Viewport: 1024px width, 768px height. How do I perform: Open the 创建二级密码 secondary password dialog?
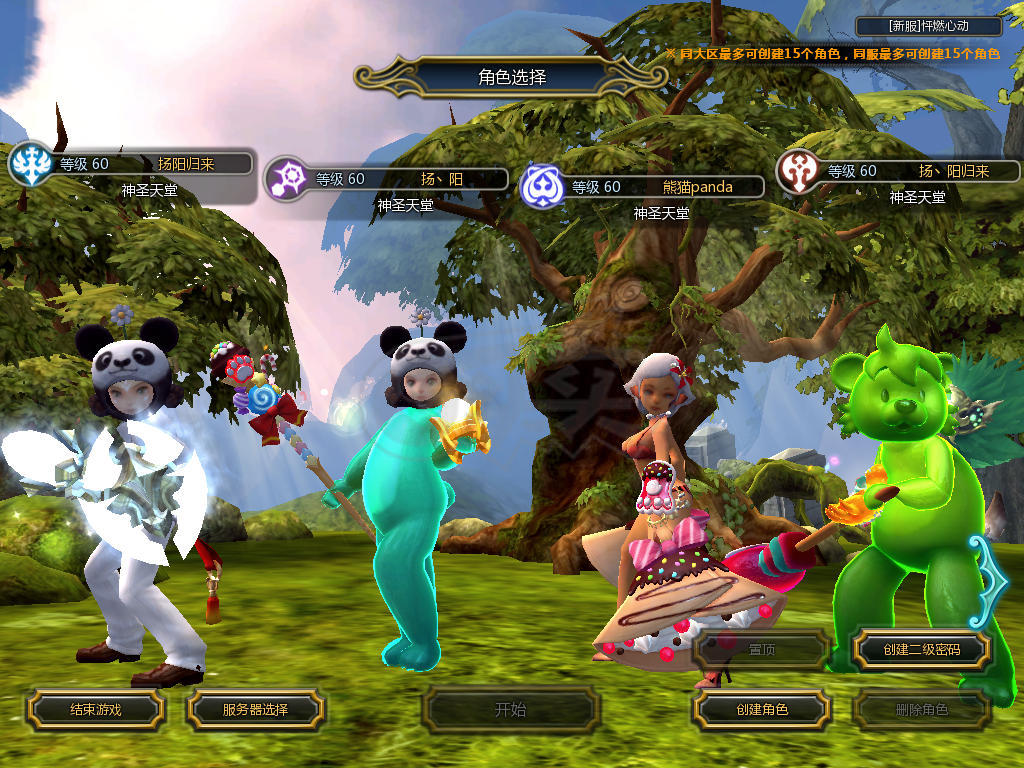pyautogui.click(x=921, y=650)
